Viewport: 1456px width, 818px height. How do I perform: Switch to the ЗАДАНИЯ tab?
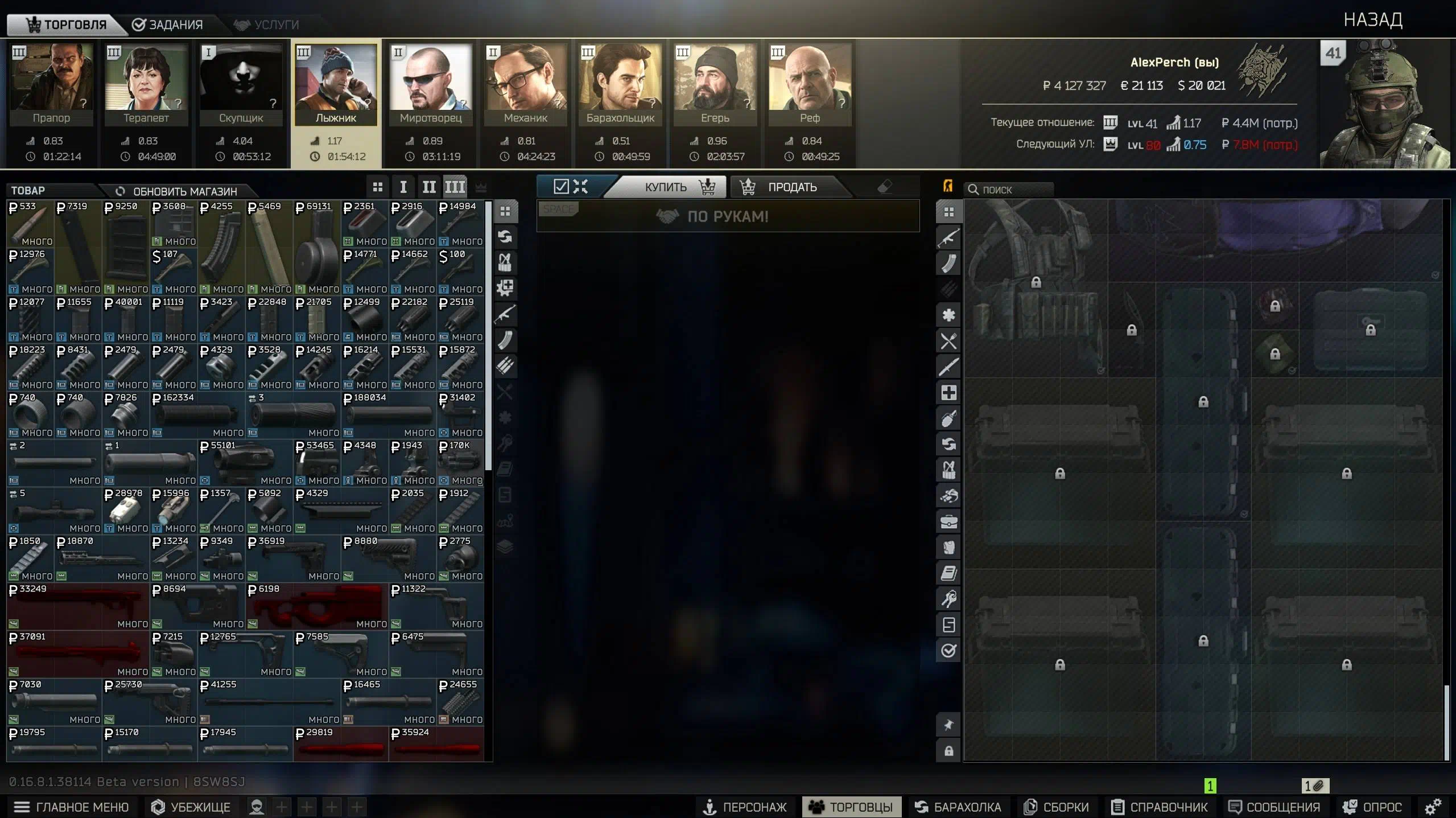[x=167, y=24]
